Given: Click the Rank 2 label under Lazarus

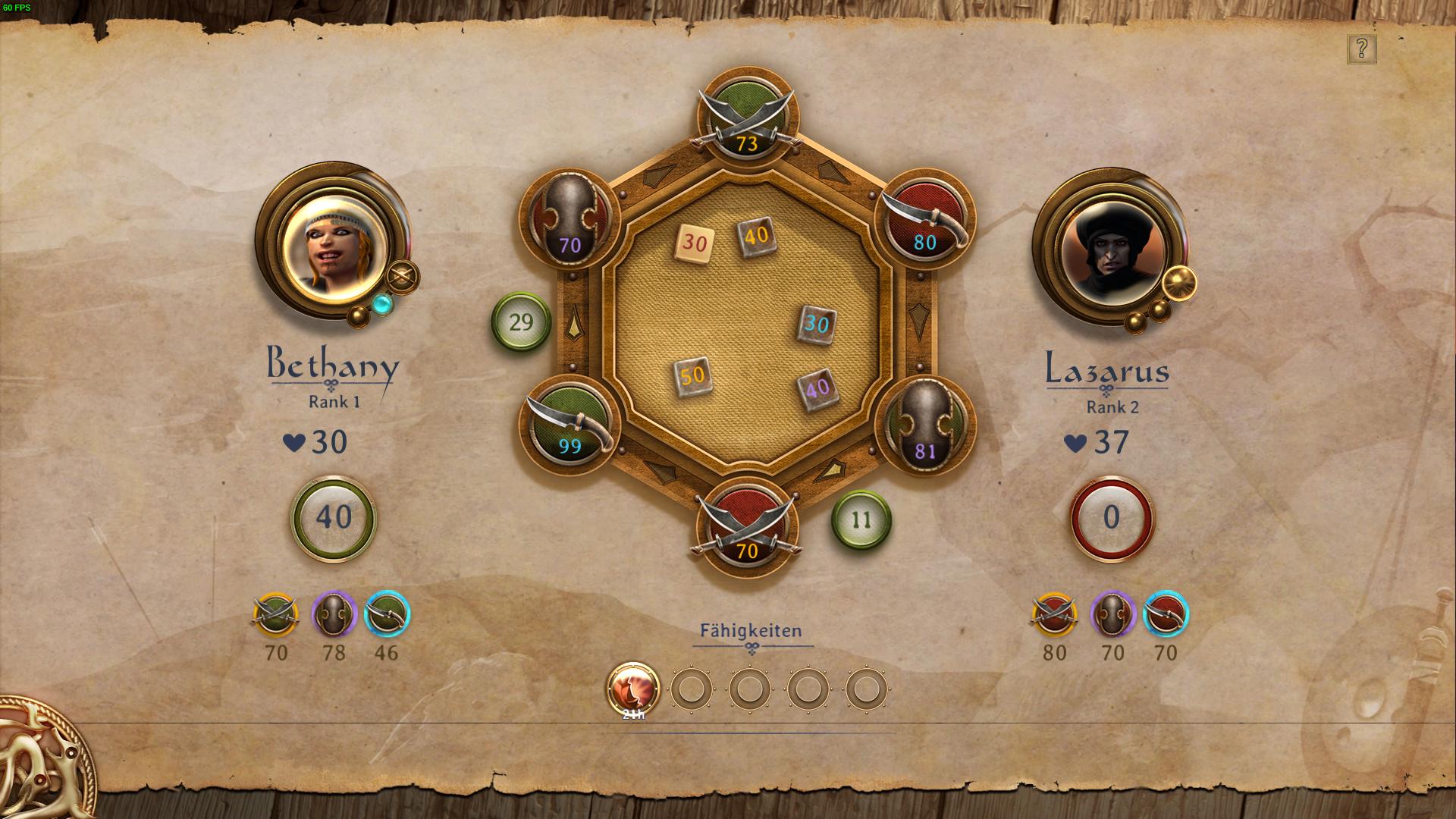Looking at the screenshot, I should point(1112,406).
